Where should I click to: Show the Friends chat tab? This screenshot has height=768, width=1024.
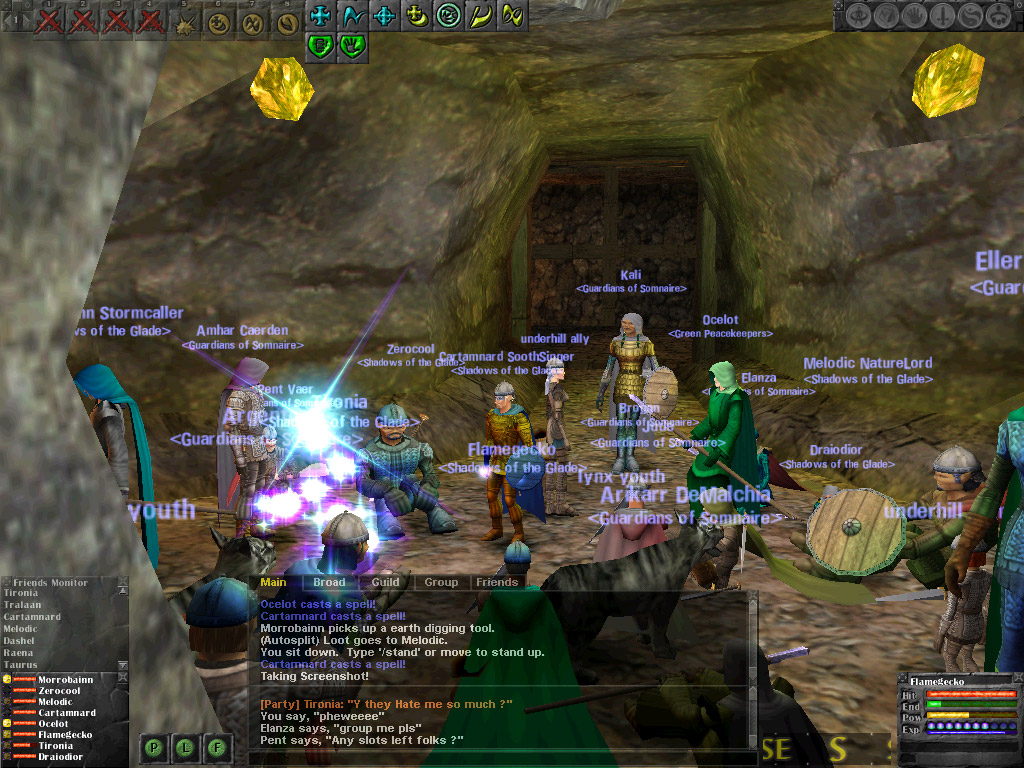pos(497,582)
